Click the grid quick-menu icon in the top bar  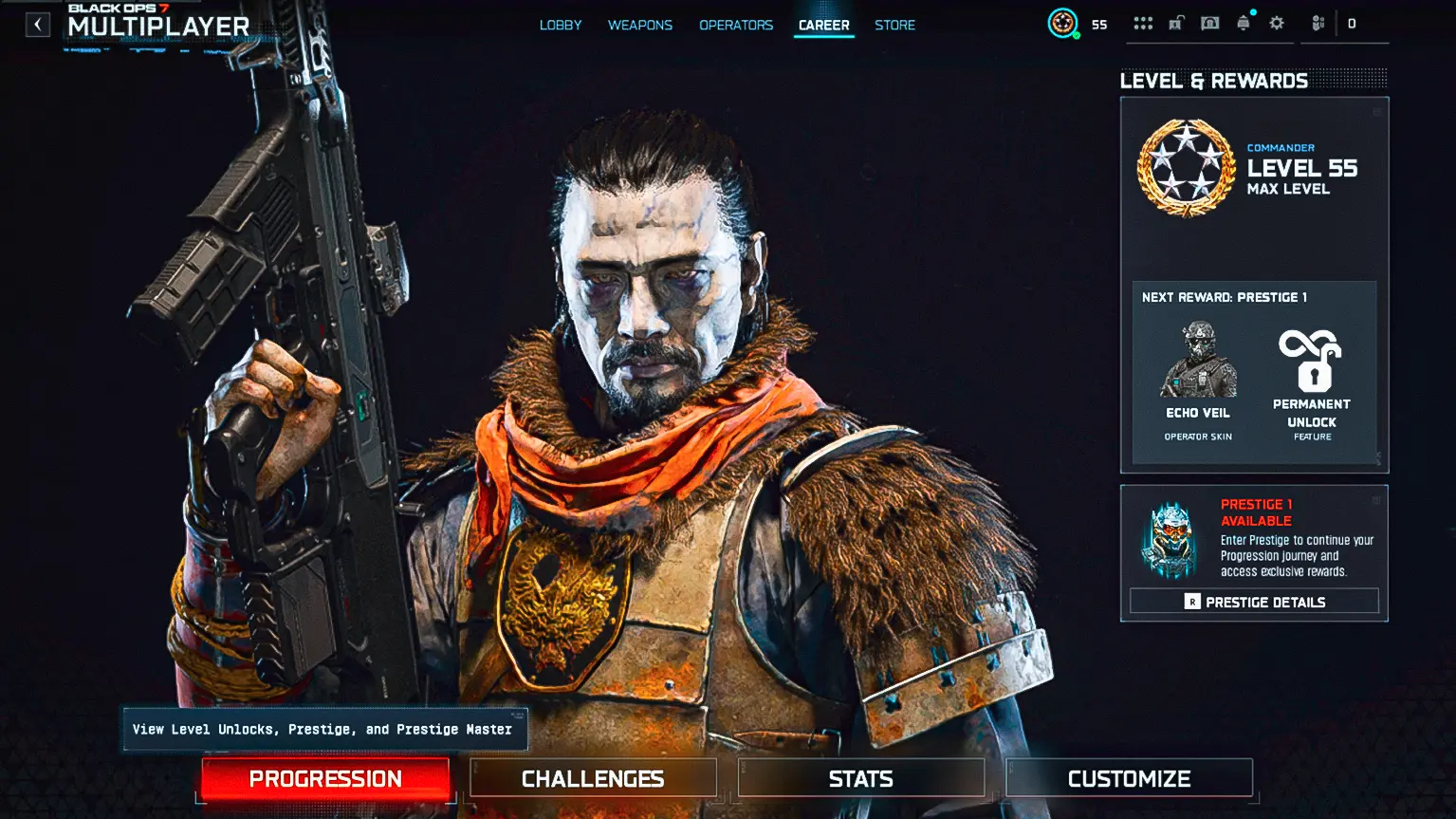point(1142,22)
